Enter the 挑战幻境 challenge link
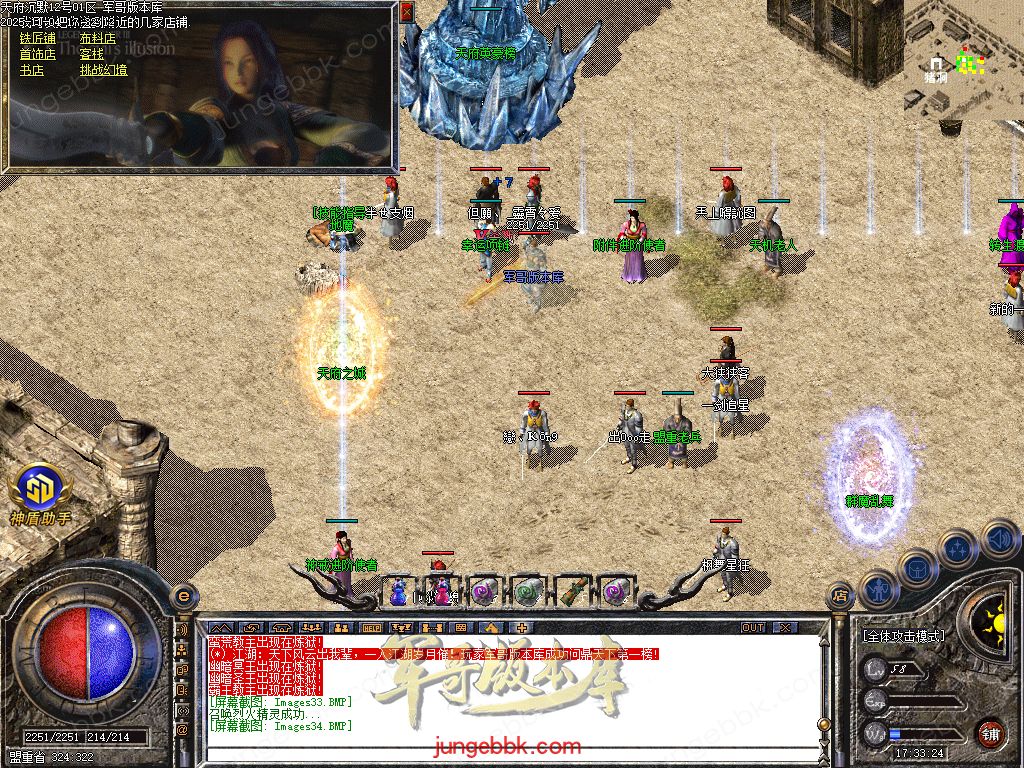This screenshot has height=768, width=1024. point(103,71)
